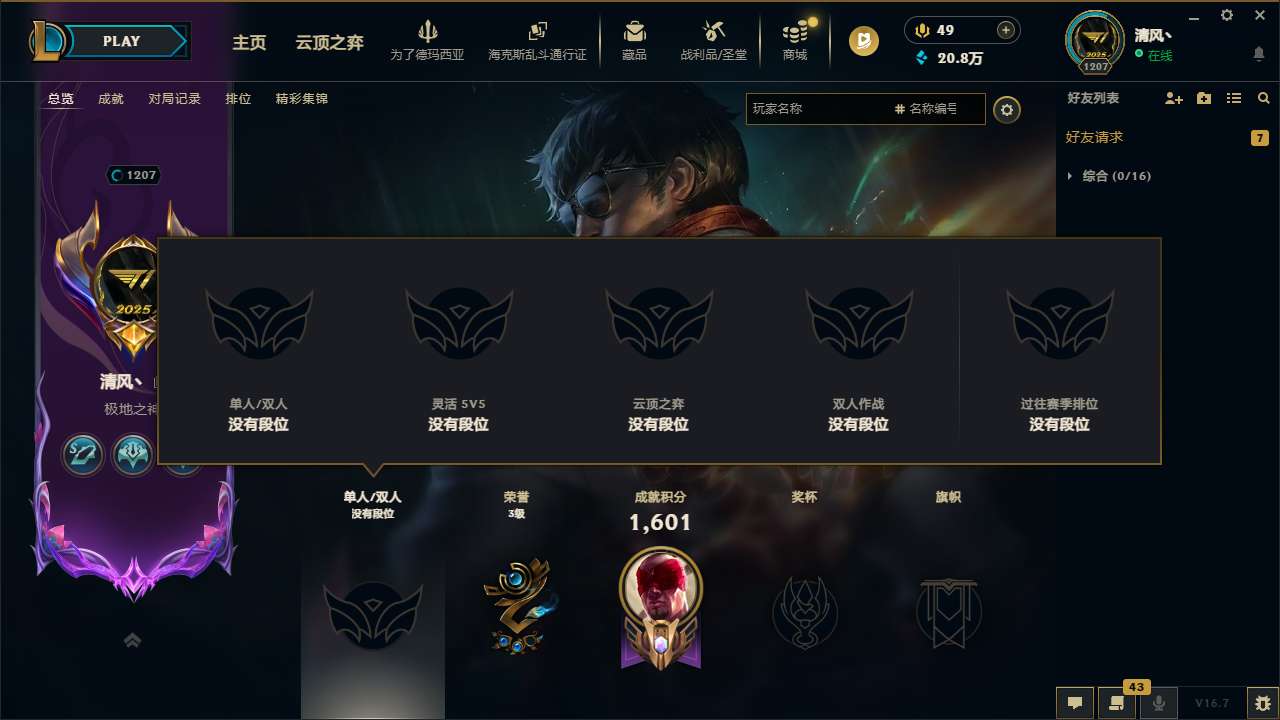Open the chat bubble icon
Viewport: 1280px width, 720px height.
tap(1074, 703)
